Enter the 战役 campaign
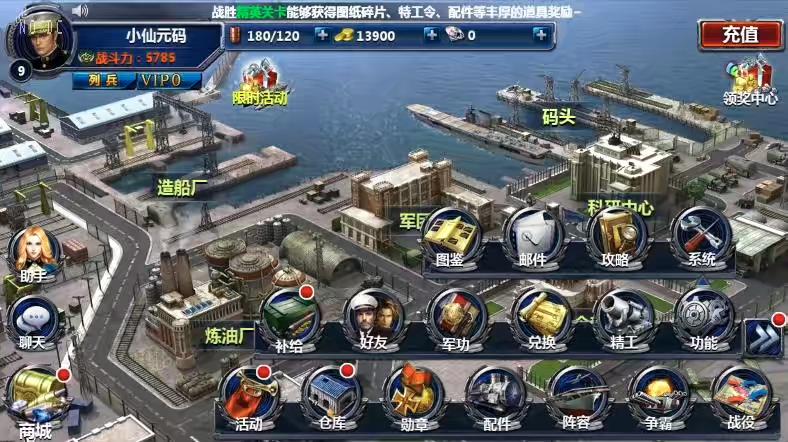The height and width of the screenshot is (442, 788). [x=741, y=396]
